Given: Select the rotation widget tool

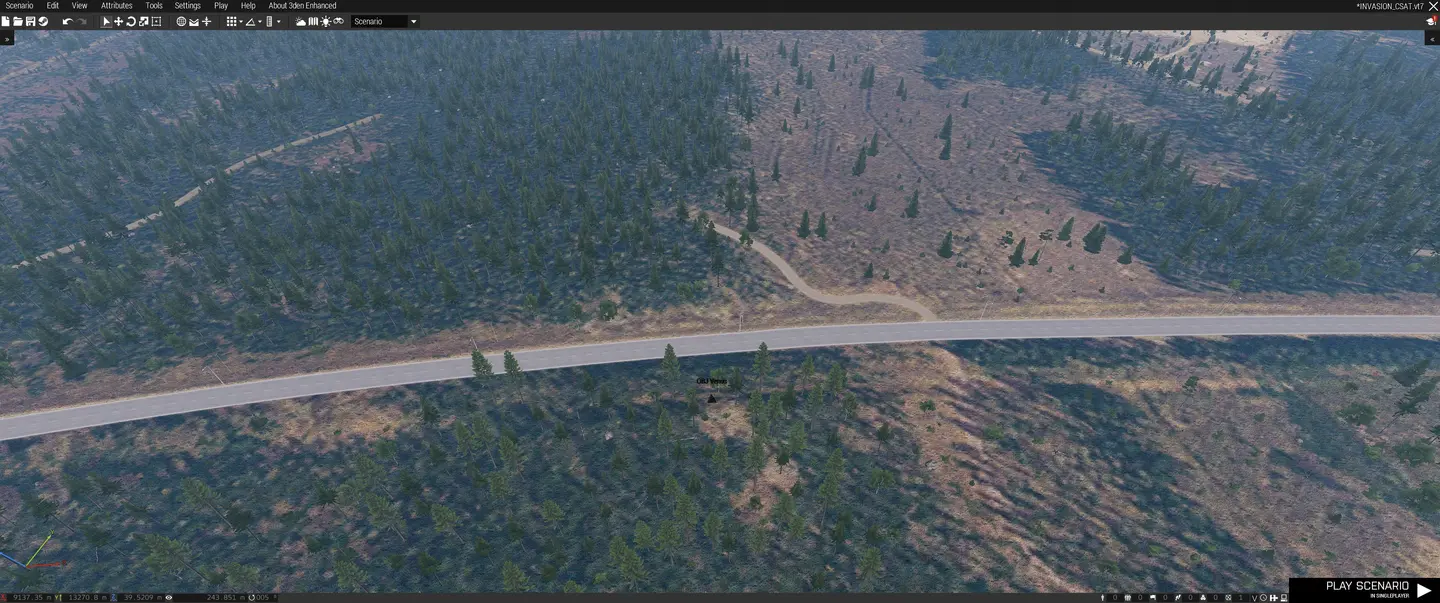Looking at the screenshot, I should [131, 21].
